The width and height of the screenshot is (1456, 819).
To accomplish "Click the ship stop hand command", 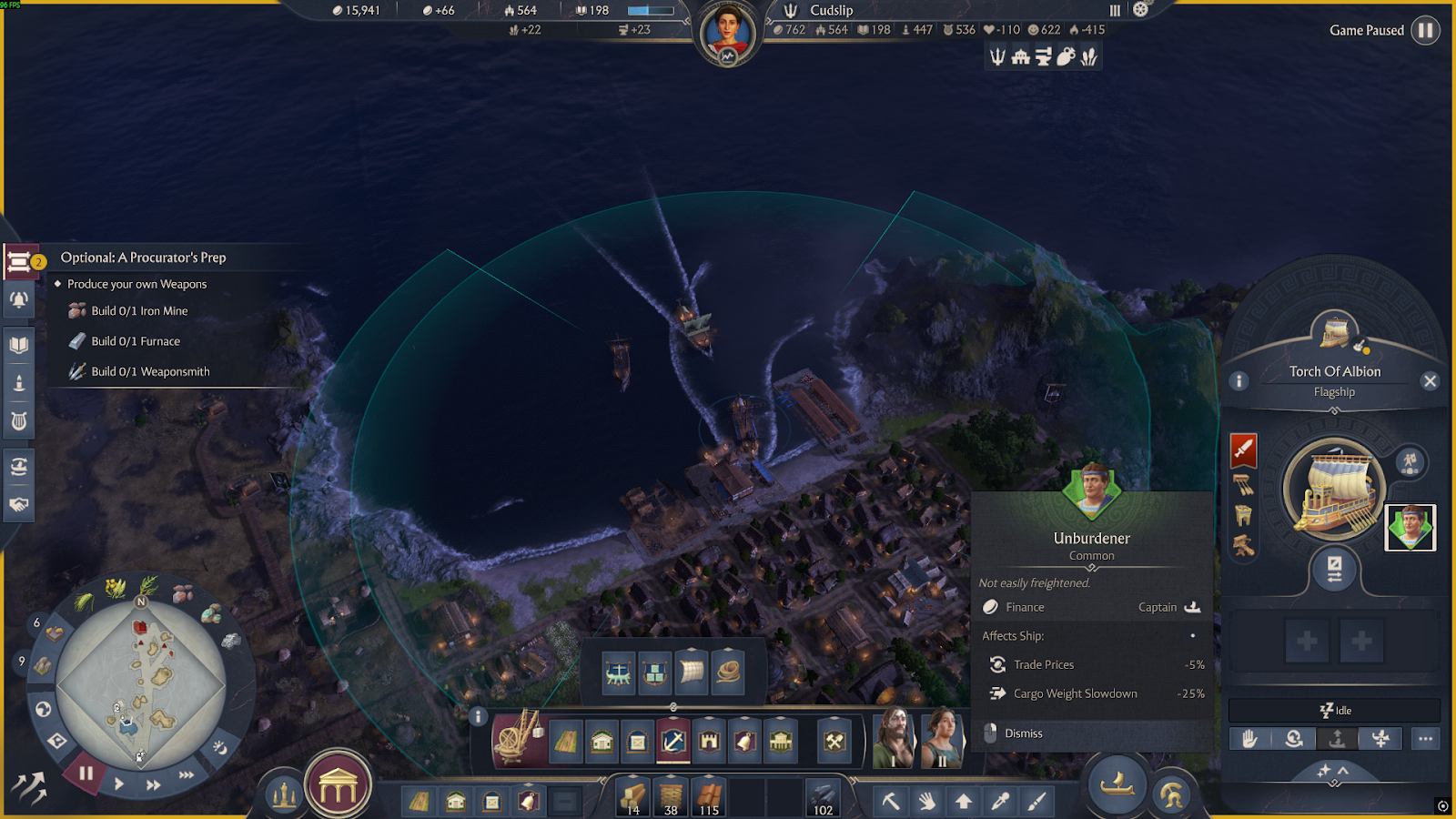I will [1250, 739].
